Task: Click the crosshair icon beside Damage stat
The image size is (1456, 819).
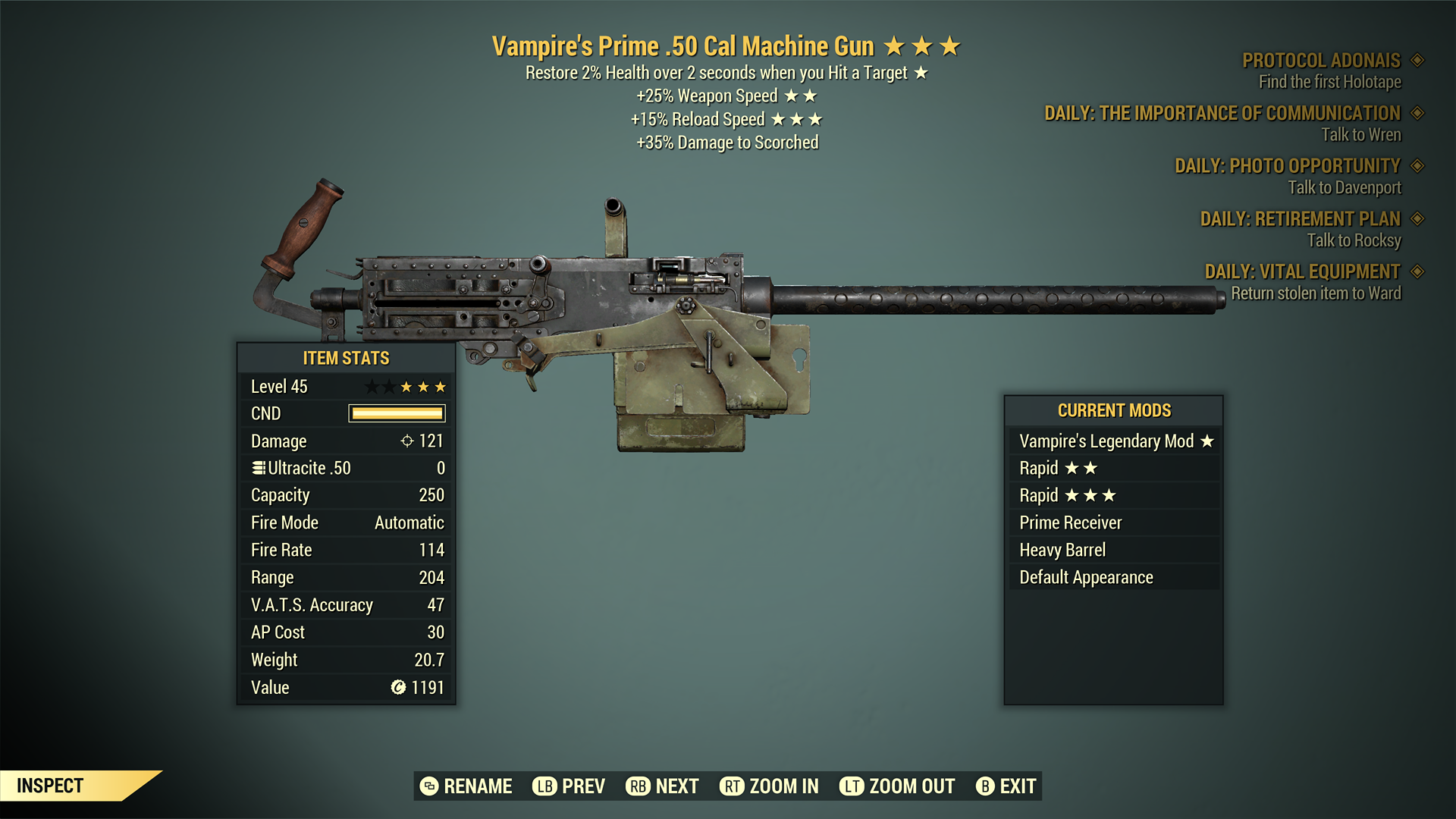Action: (x=408, y=441)
